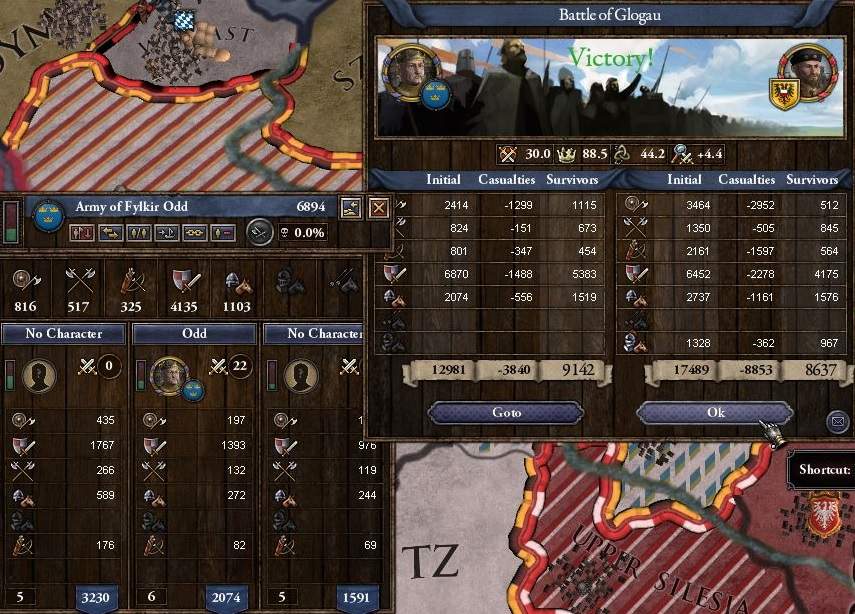Click the two-figures army button
Viewport: 855px width, 614px height.
(x=139, y=232)
